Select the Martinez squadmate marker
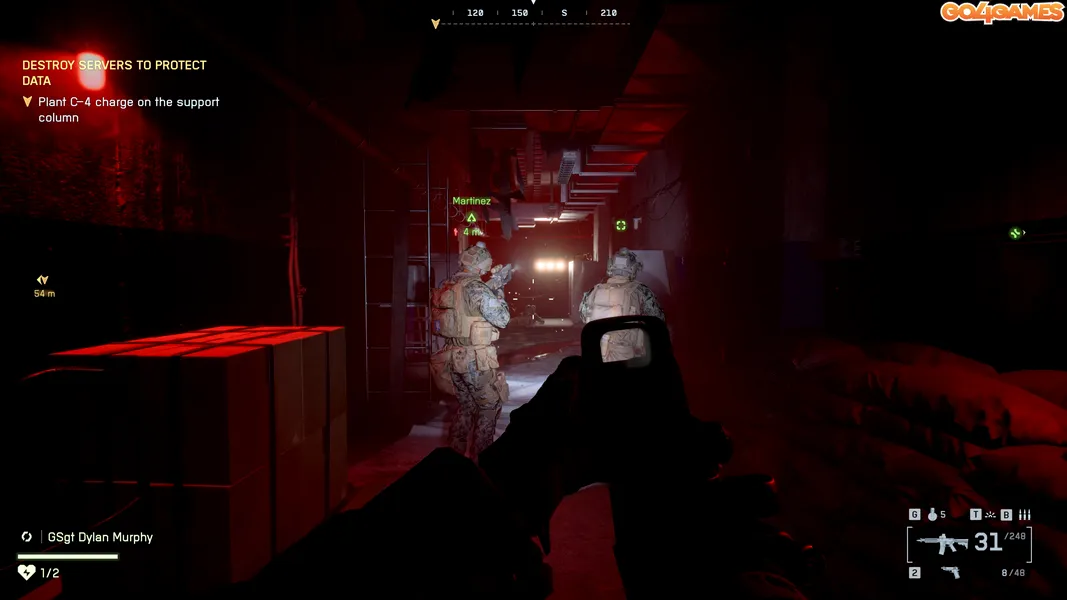1067x600 pixels. [471, 216]
